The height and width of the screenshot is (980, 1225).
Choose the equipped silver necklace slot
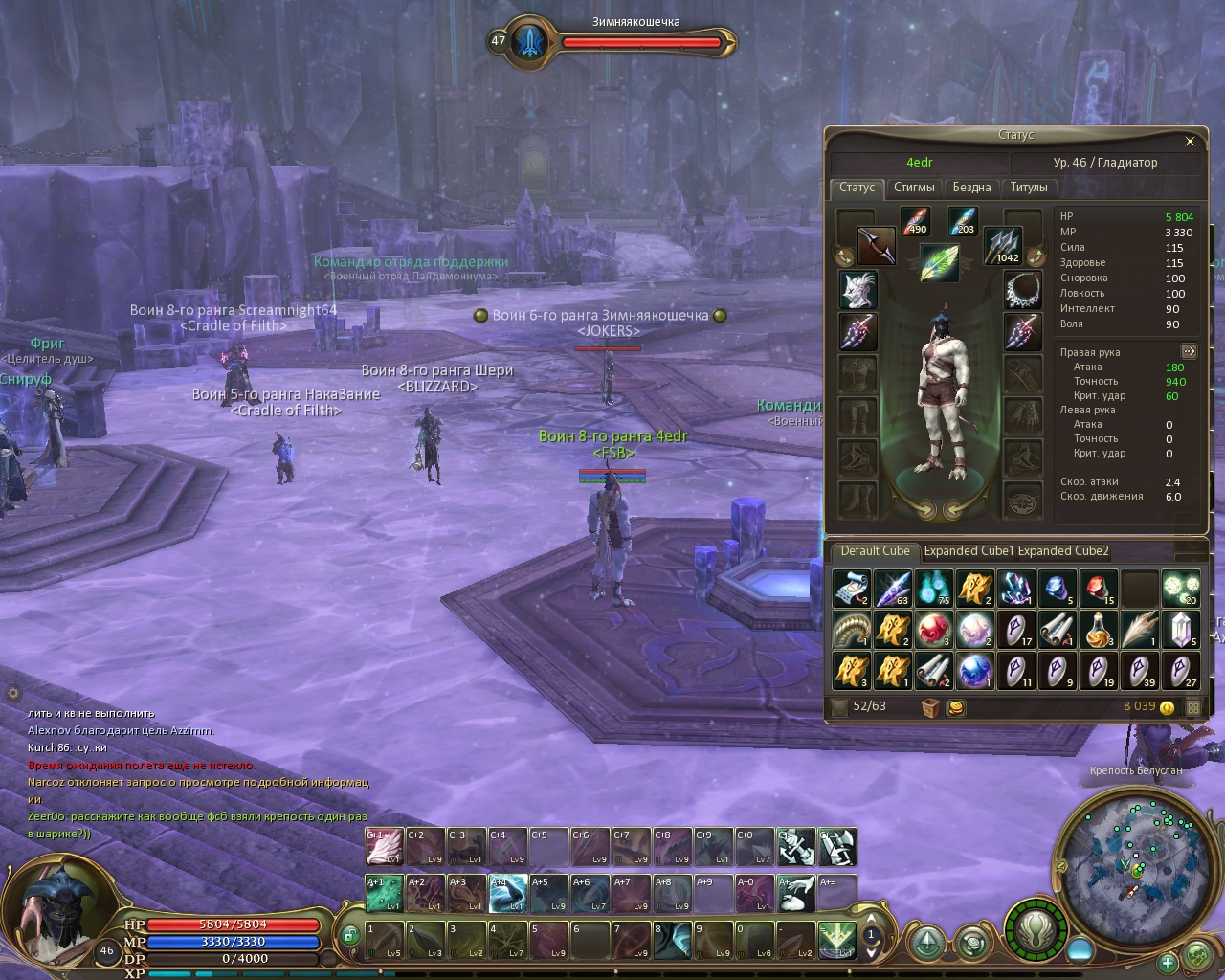(1023, 289)
